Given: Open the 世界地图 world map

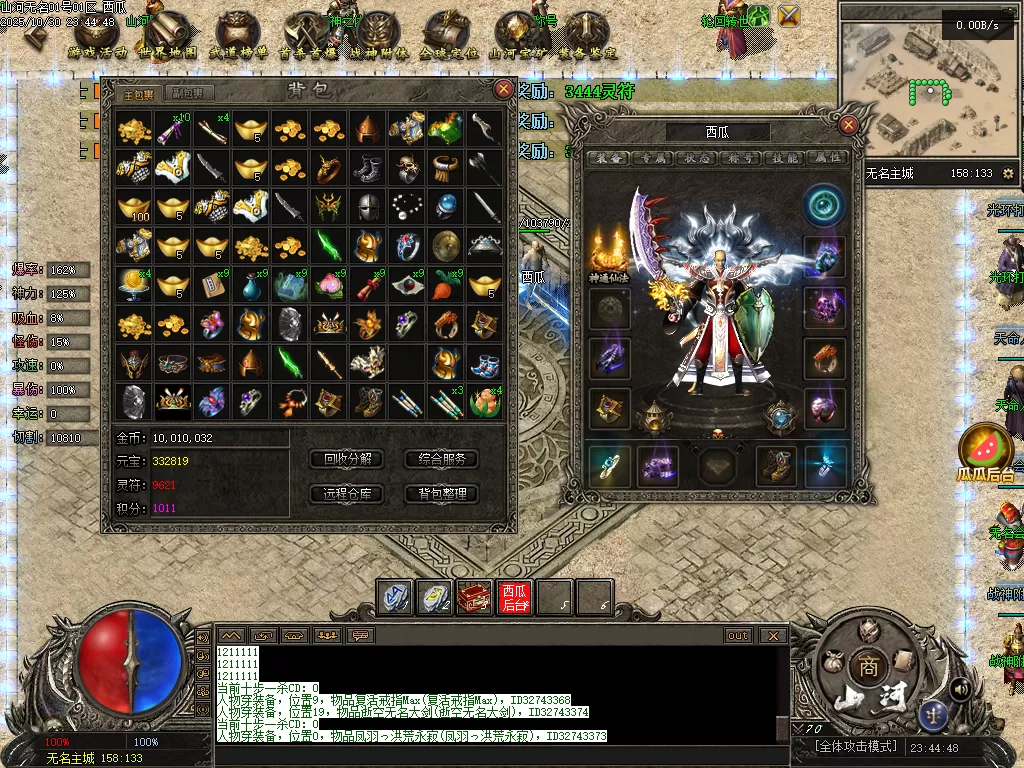Looking at the screenshot, I should pyautogui.click(x=167, y=38).
